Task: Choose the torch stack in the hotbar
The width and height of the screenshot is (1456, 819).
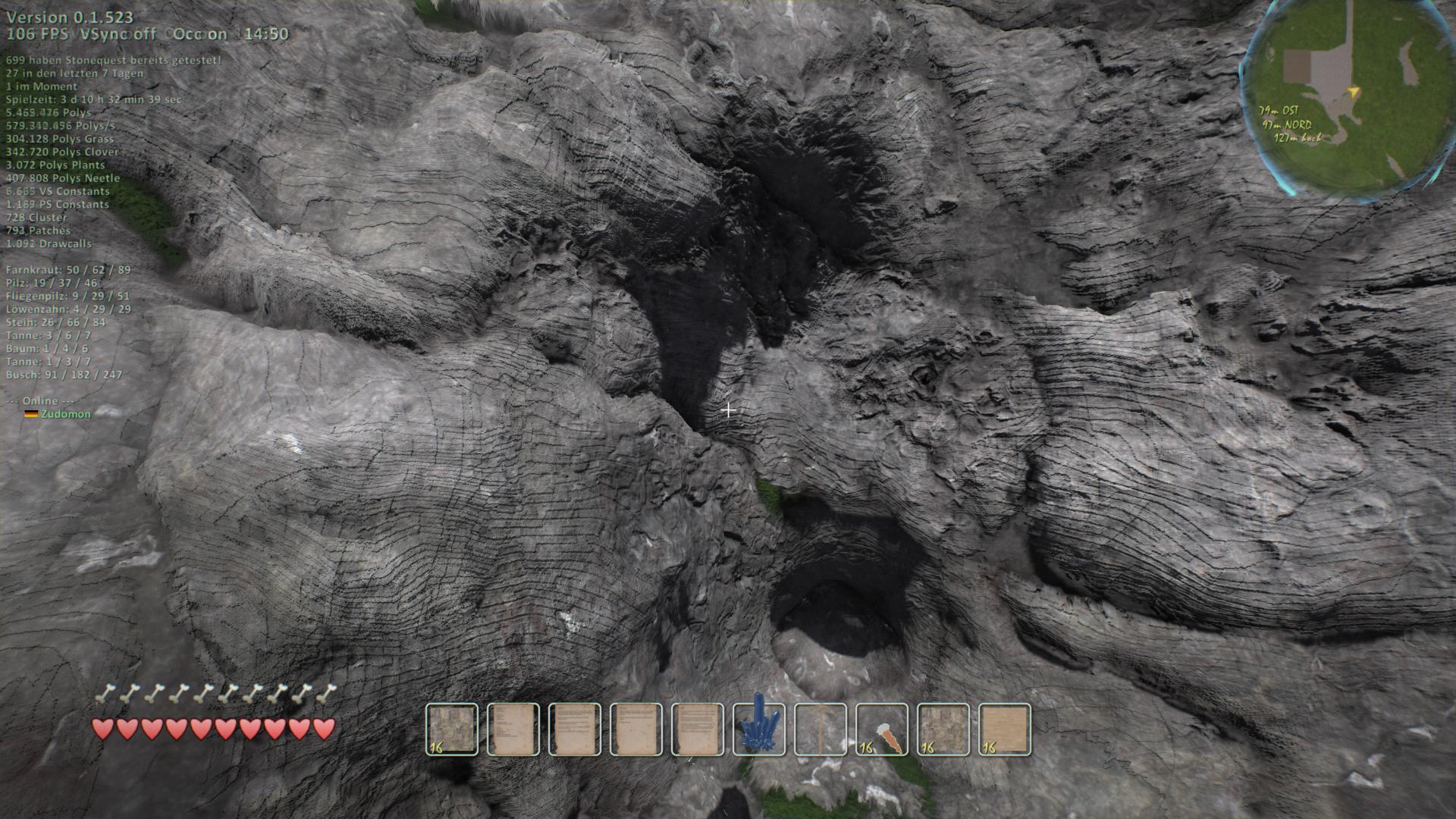Action: (881, 730)
